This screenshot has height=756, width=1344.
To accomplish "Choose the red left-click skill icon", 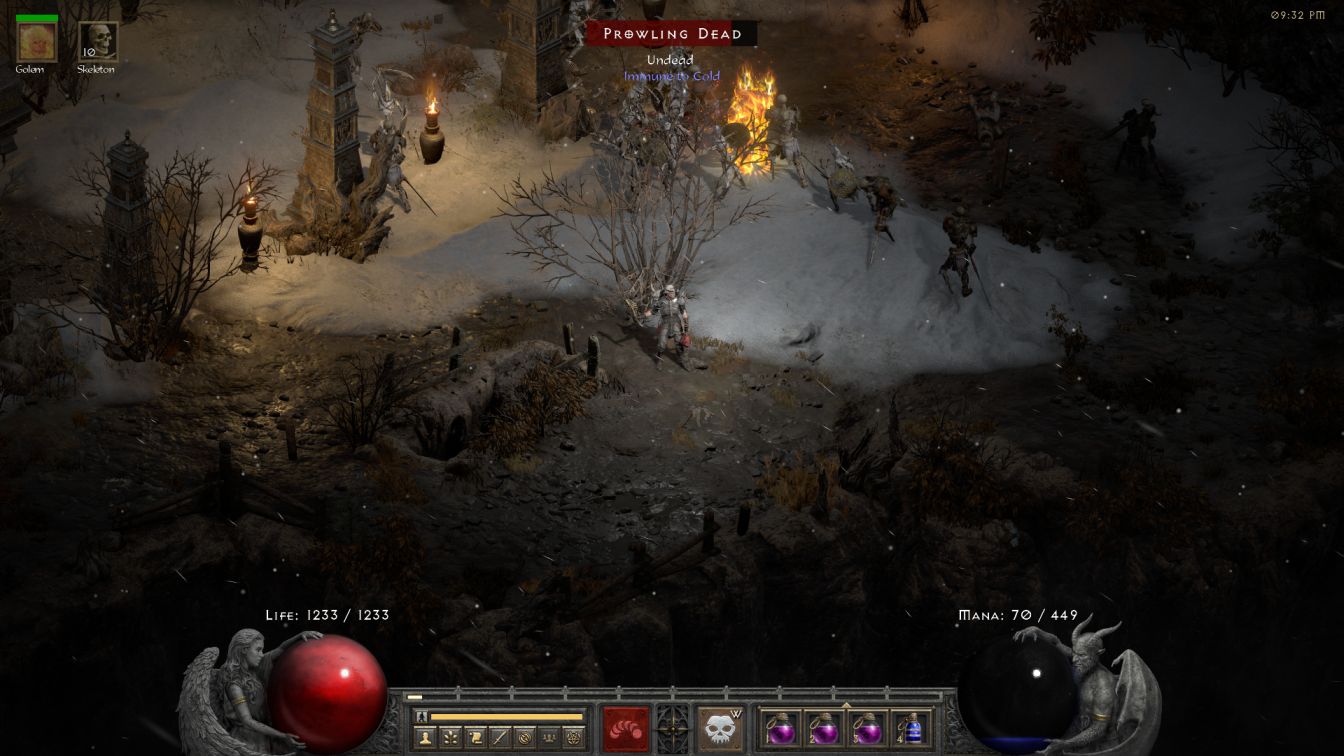I will click(x=626, y=729).
